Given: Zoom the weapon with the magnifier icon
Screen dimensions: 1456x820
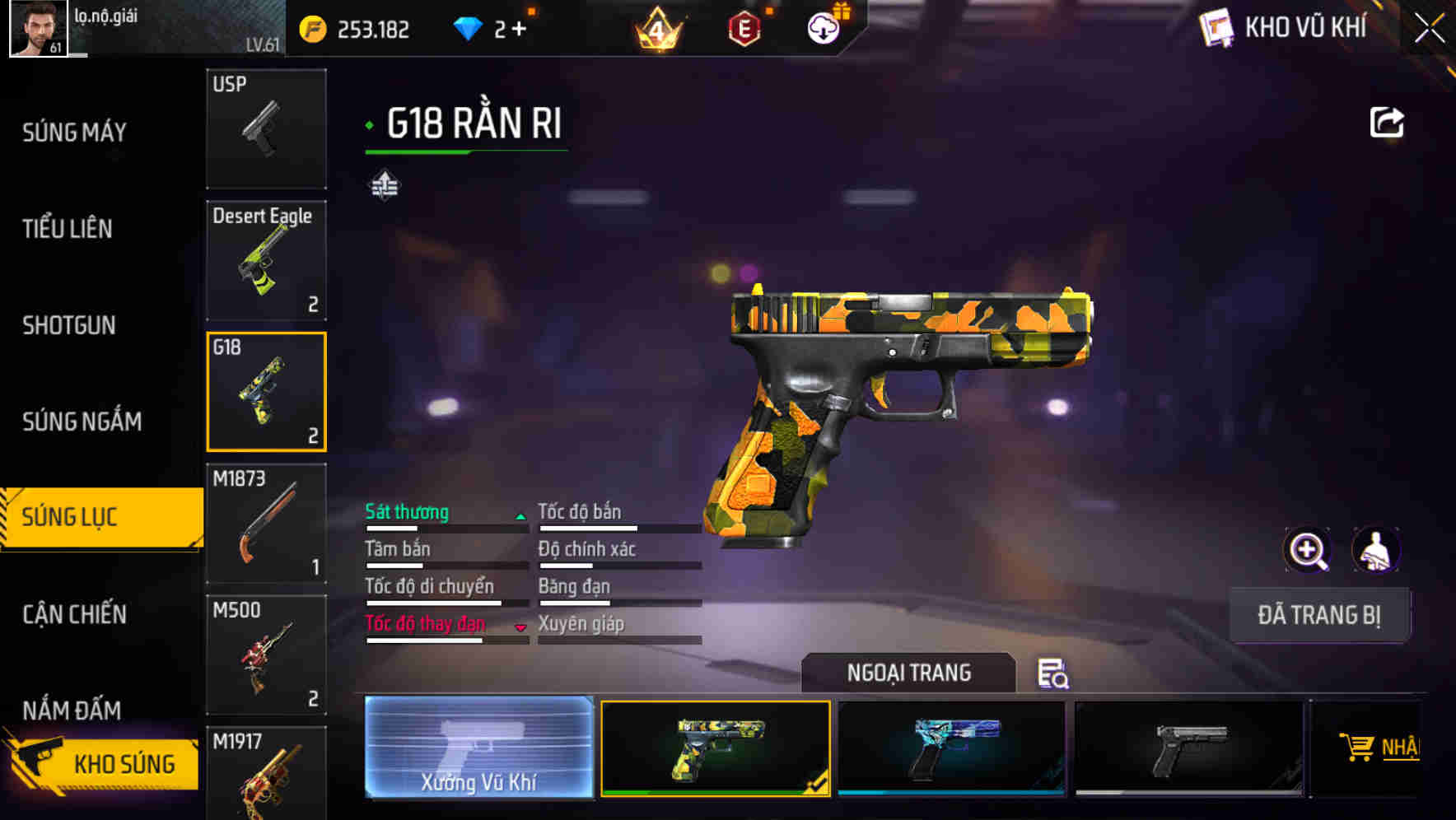Looking at the screenshot, I should coord(1309,550).
